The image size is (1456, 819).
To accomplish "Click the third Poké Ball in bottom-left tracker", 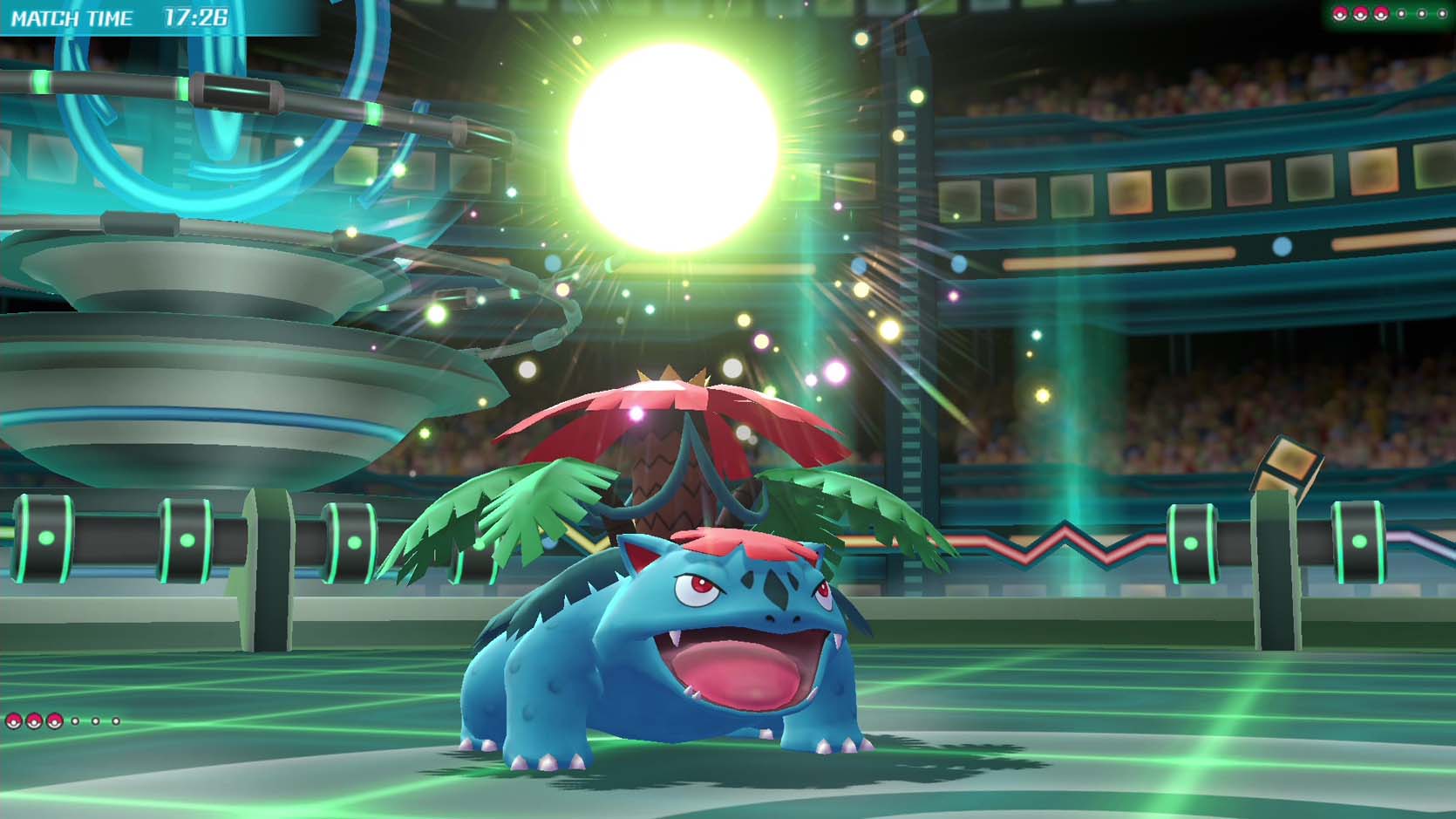I will point(54,721).
